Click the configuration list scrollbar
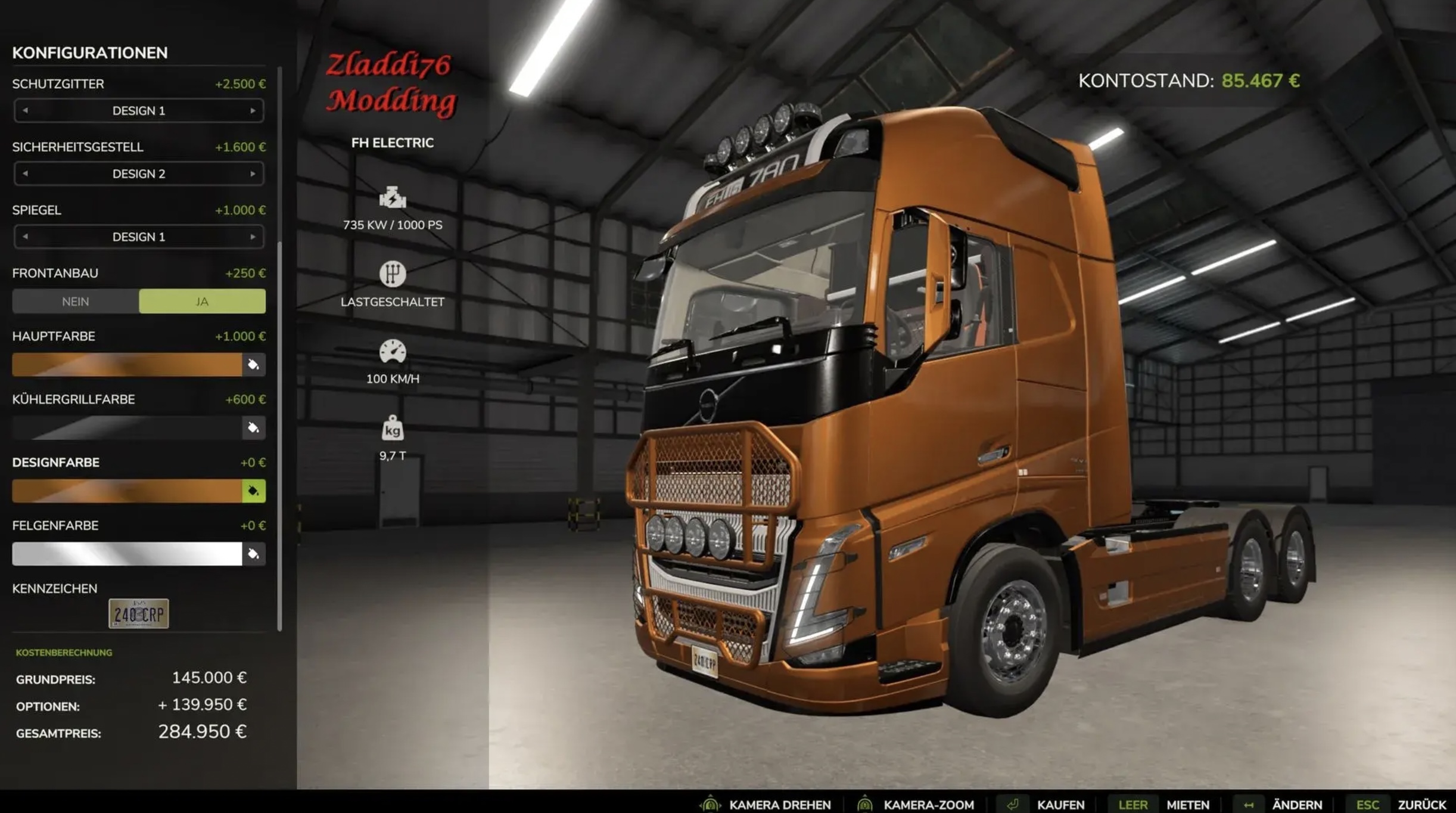This screenshot has height=813, width=1456. (279, 346)
